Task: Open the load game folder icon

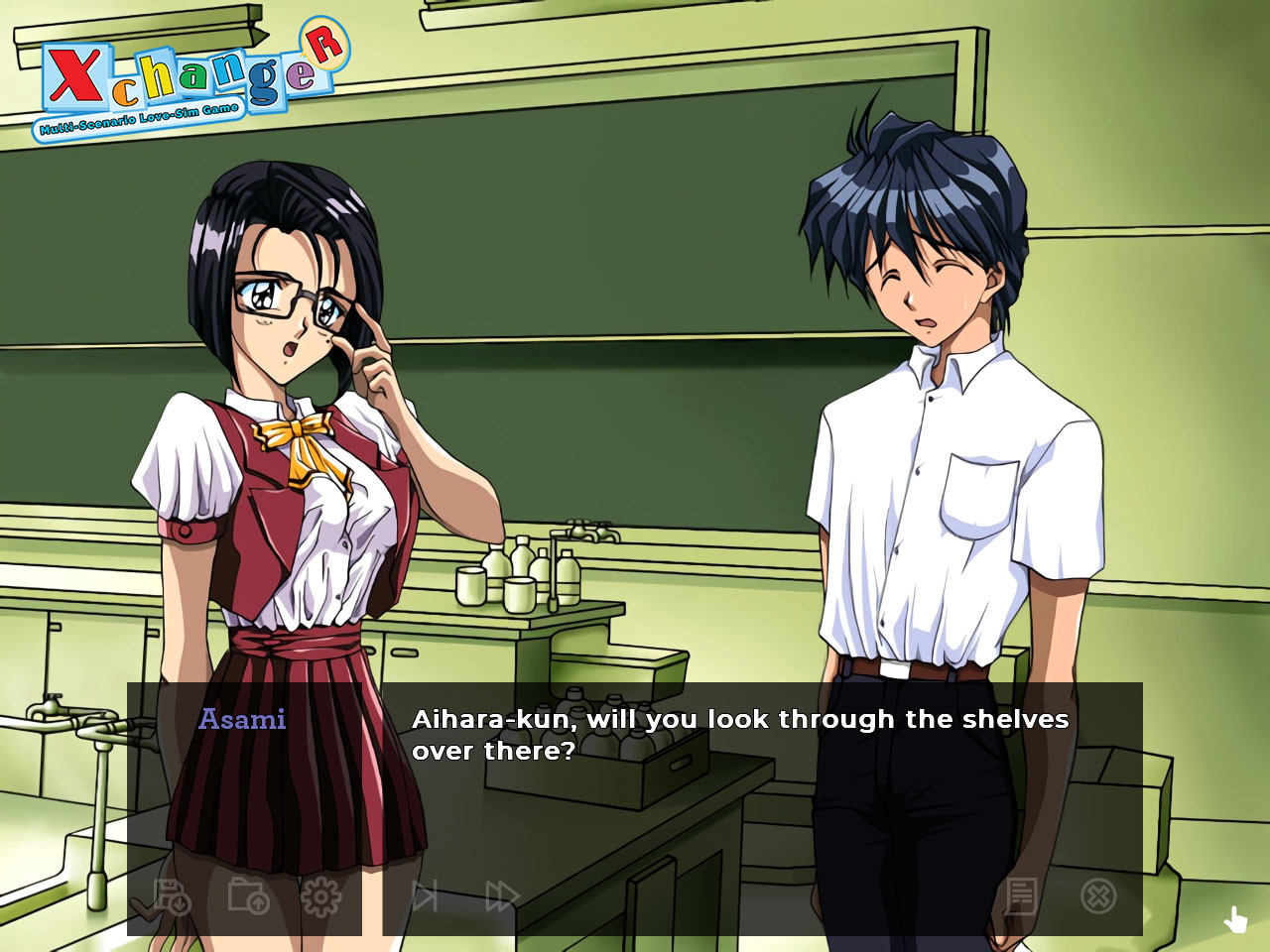Action: [x=248, y=896]
